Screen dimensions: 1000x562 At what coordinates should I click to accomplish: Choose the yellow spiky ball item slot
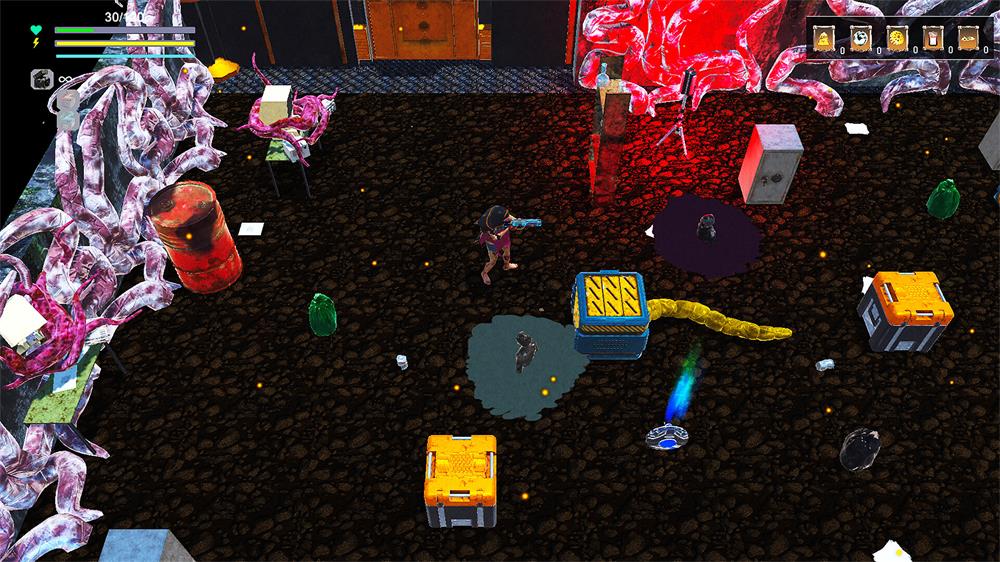click(x=896, y=37)
